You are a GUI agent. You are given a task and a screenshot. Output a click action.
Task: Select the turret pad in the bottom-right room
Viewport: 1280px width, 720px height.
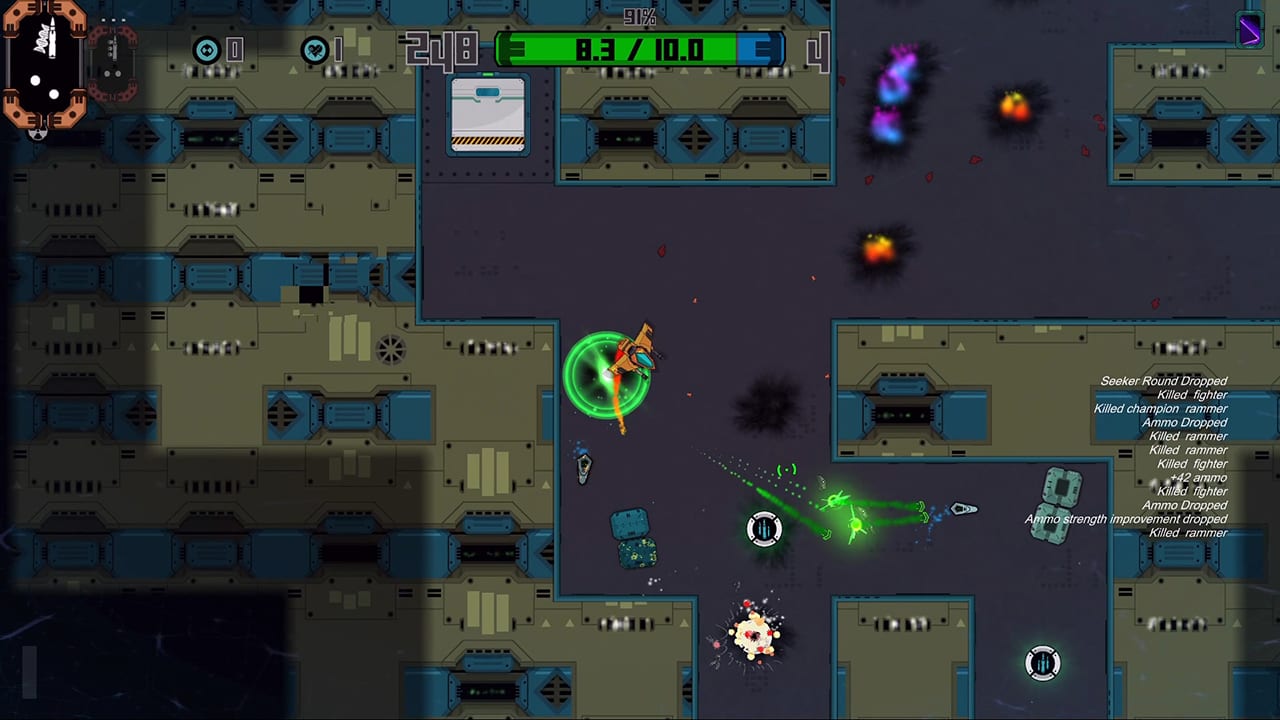[x=1042, y=663]
